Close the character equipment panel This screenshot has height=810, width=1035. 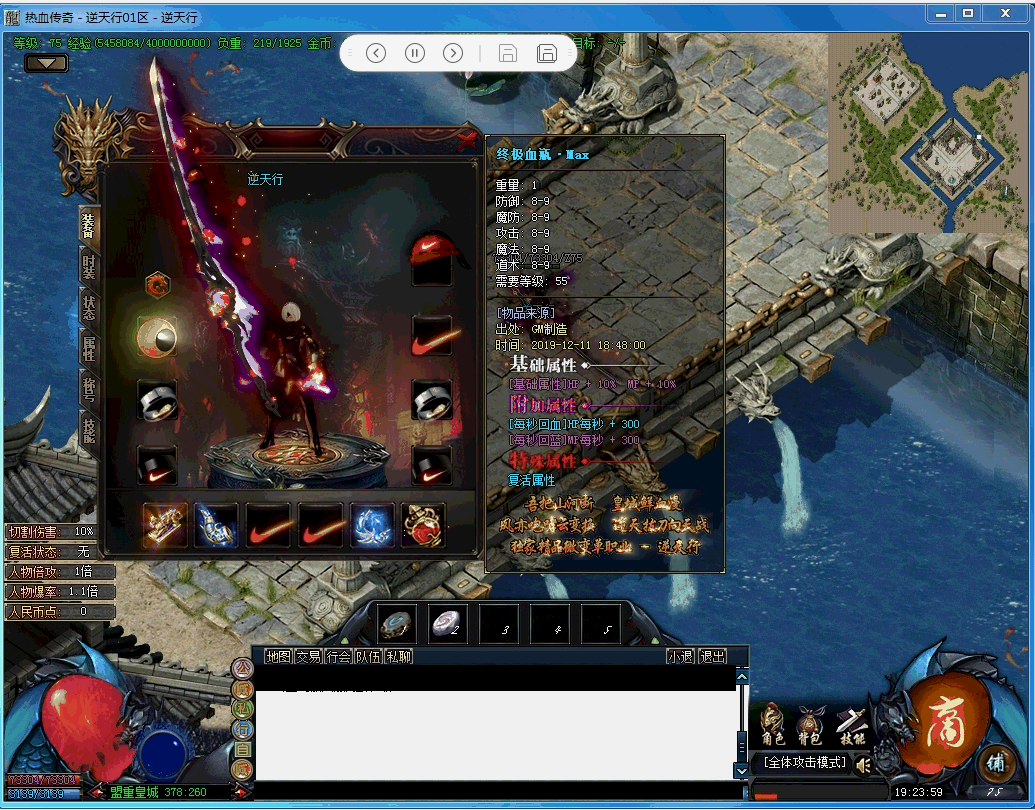click(466, 141)
